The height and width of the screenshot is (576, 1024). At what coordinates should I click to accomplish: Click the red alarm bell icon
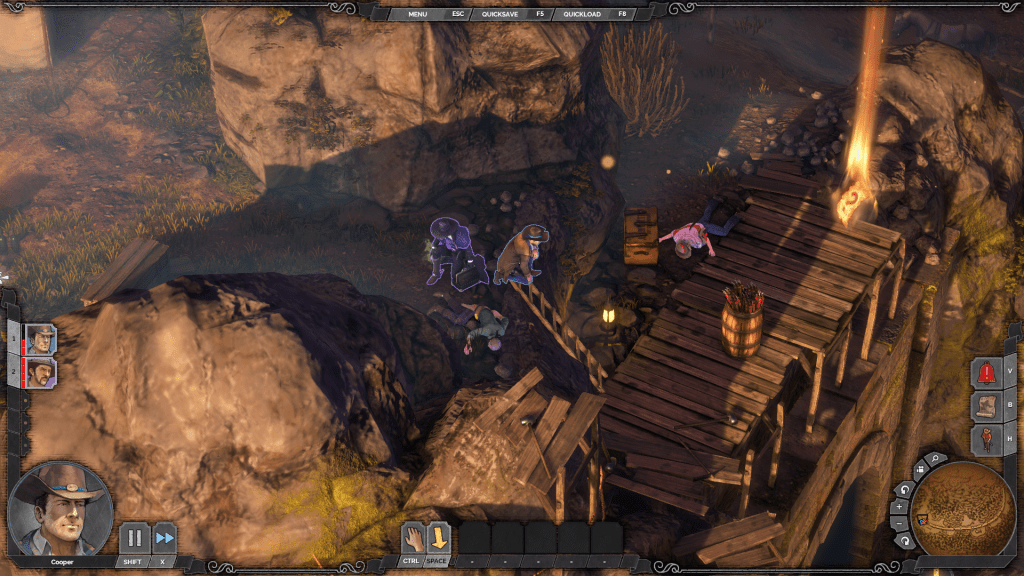tap(987, 373)
